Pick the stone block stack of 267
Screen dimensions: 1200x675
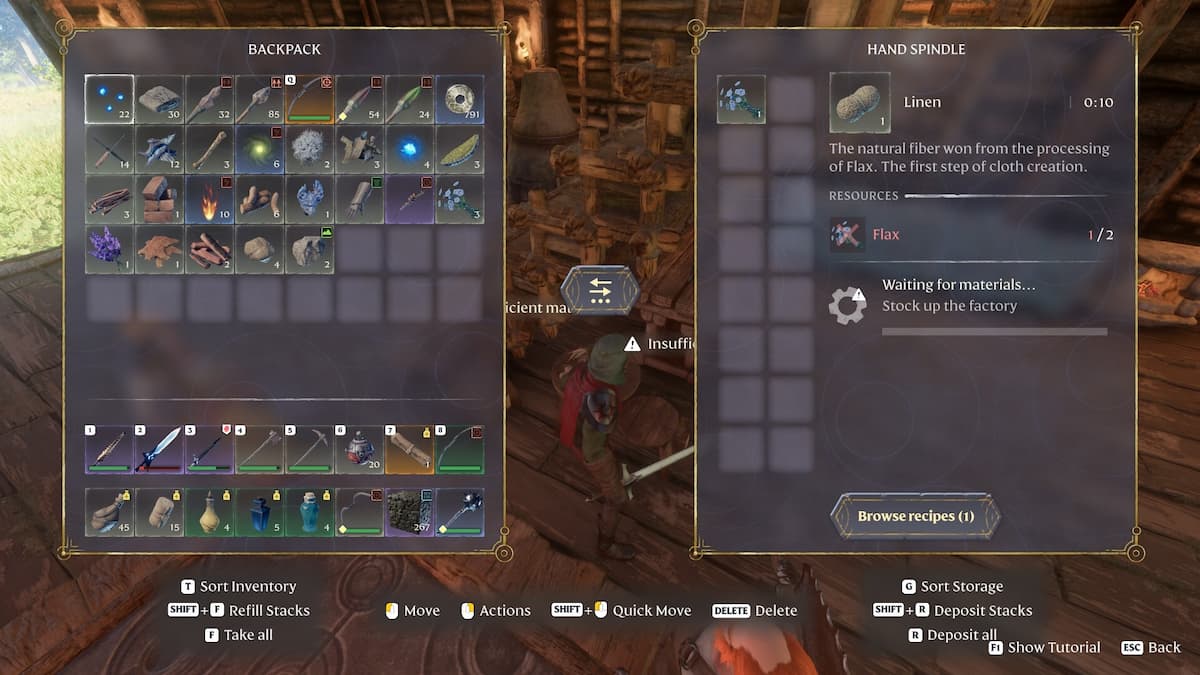coord(410,512)
